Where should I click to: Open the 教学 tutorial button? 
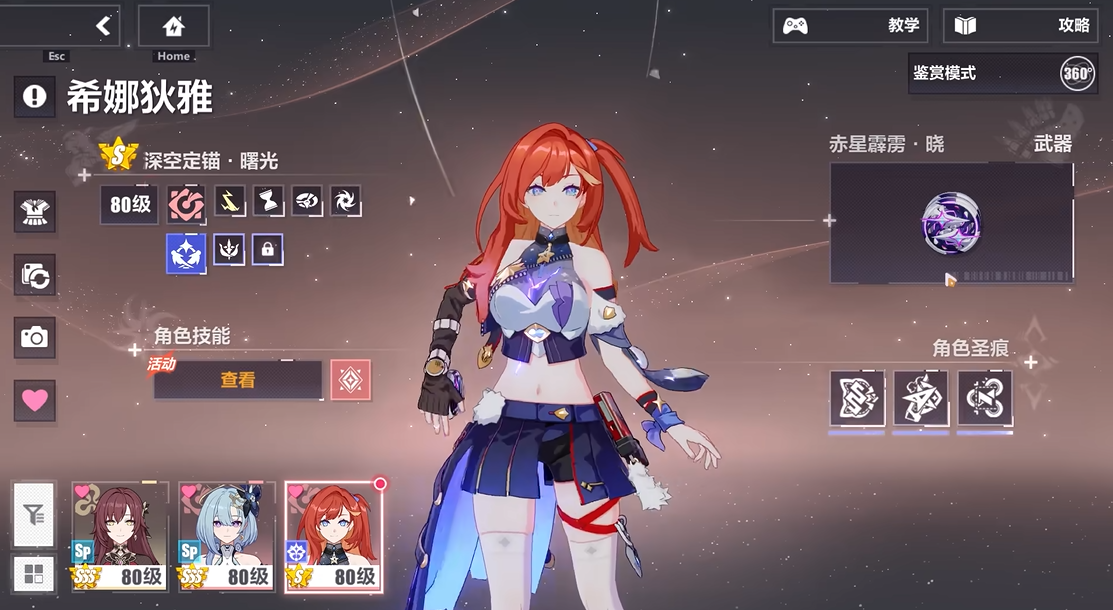pyautogui.click(x=850, y=26)
